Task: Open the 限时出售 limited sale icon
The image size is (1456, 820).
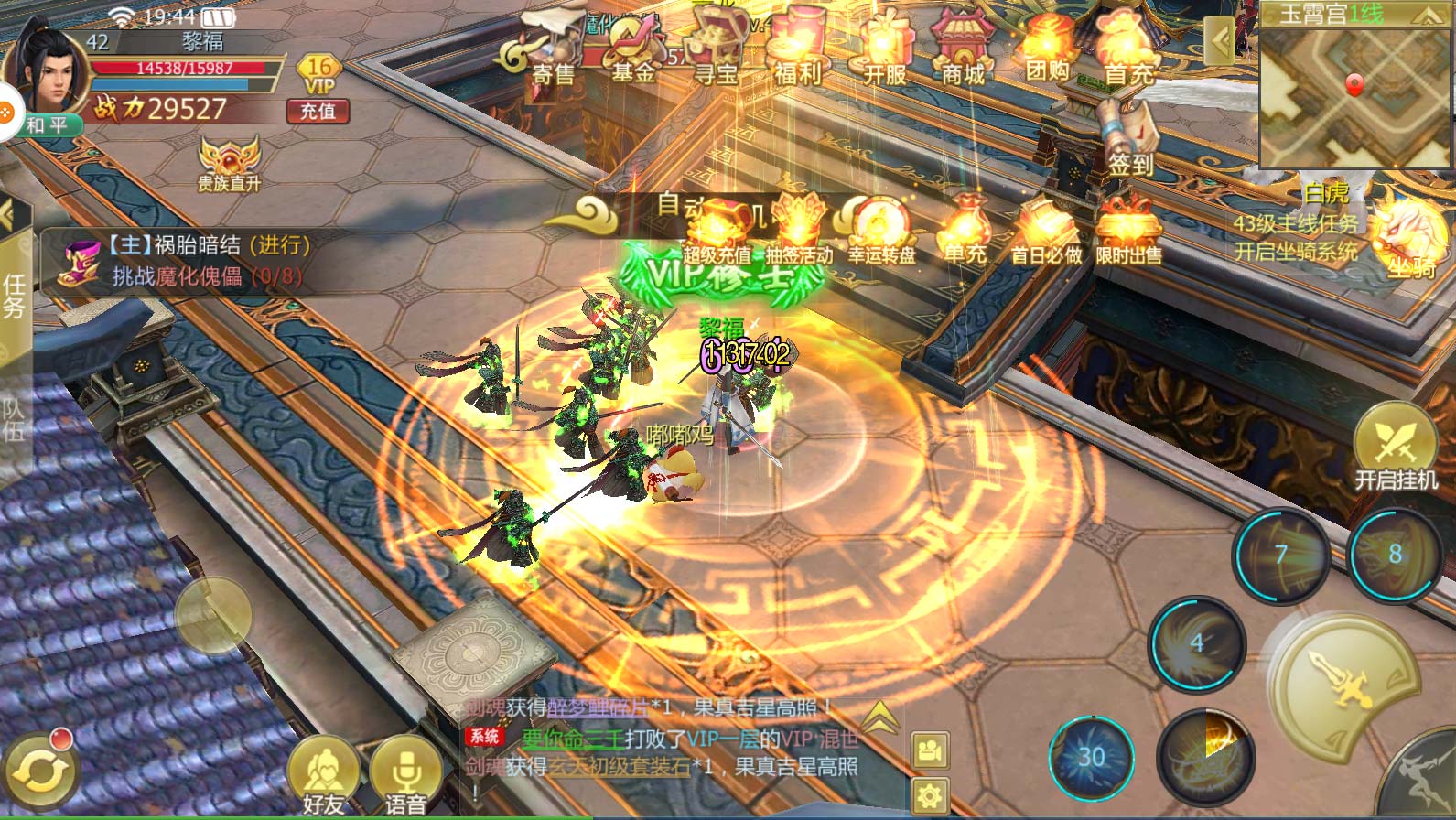Action: coord(1128,232)
